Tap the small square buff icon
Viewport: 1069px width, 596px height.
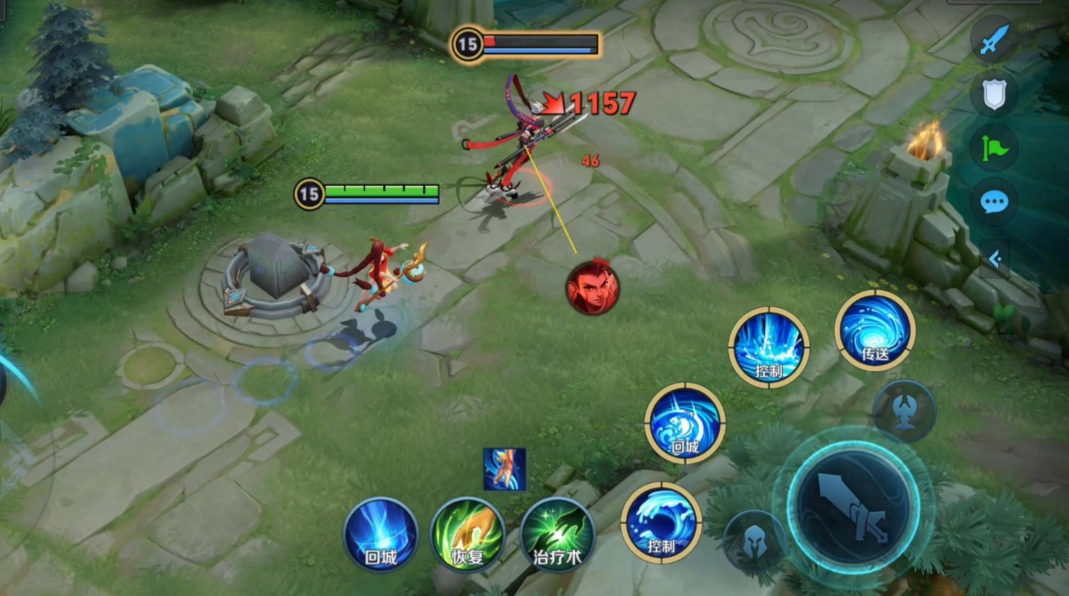(x=504, y=469)
